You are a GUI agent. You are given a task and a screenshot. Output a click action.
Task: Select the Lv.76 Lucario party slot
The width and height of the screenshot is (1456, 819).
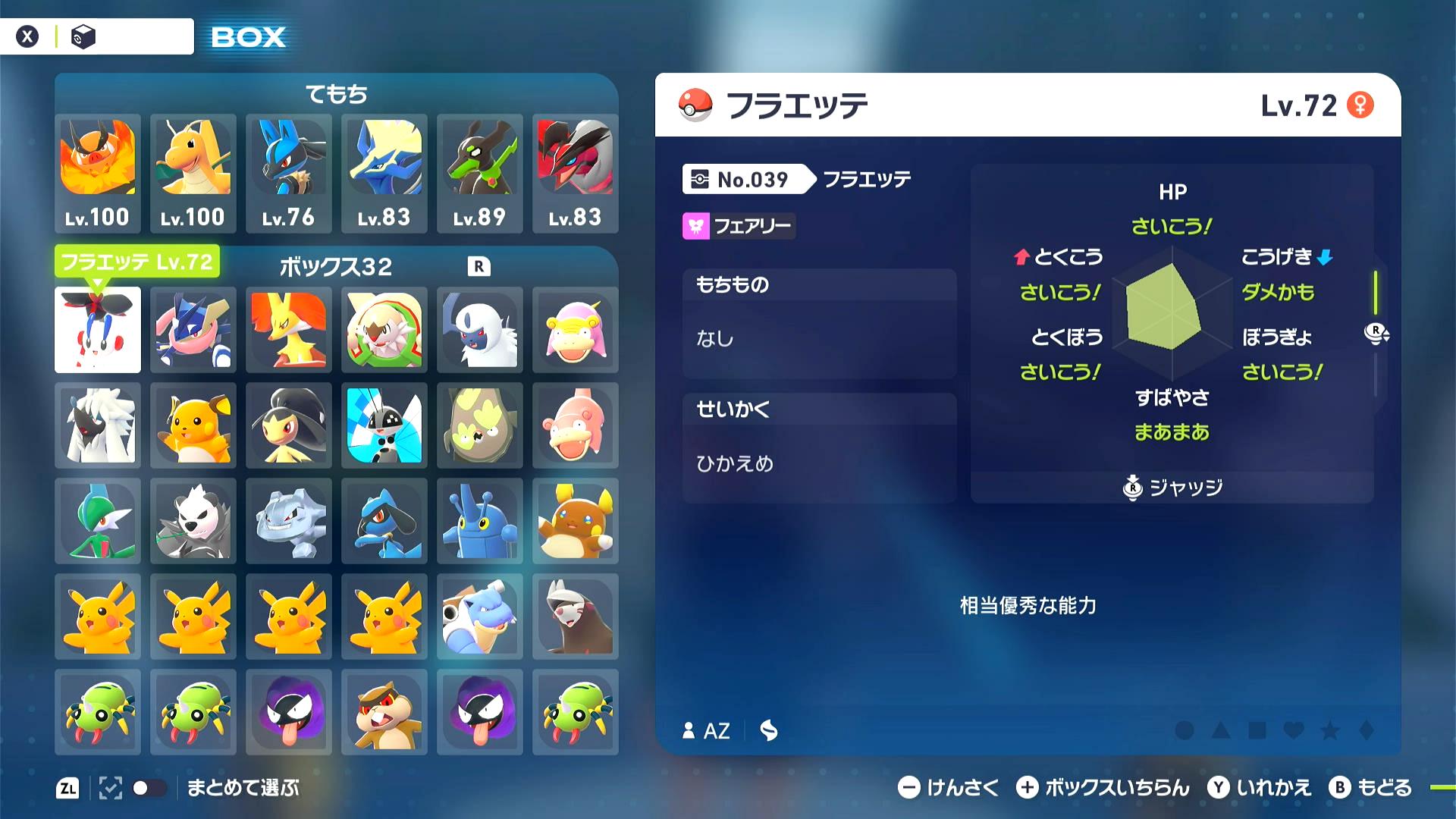288,173
